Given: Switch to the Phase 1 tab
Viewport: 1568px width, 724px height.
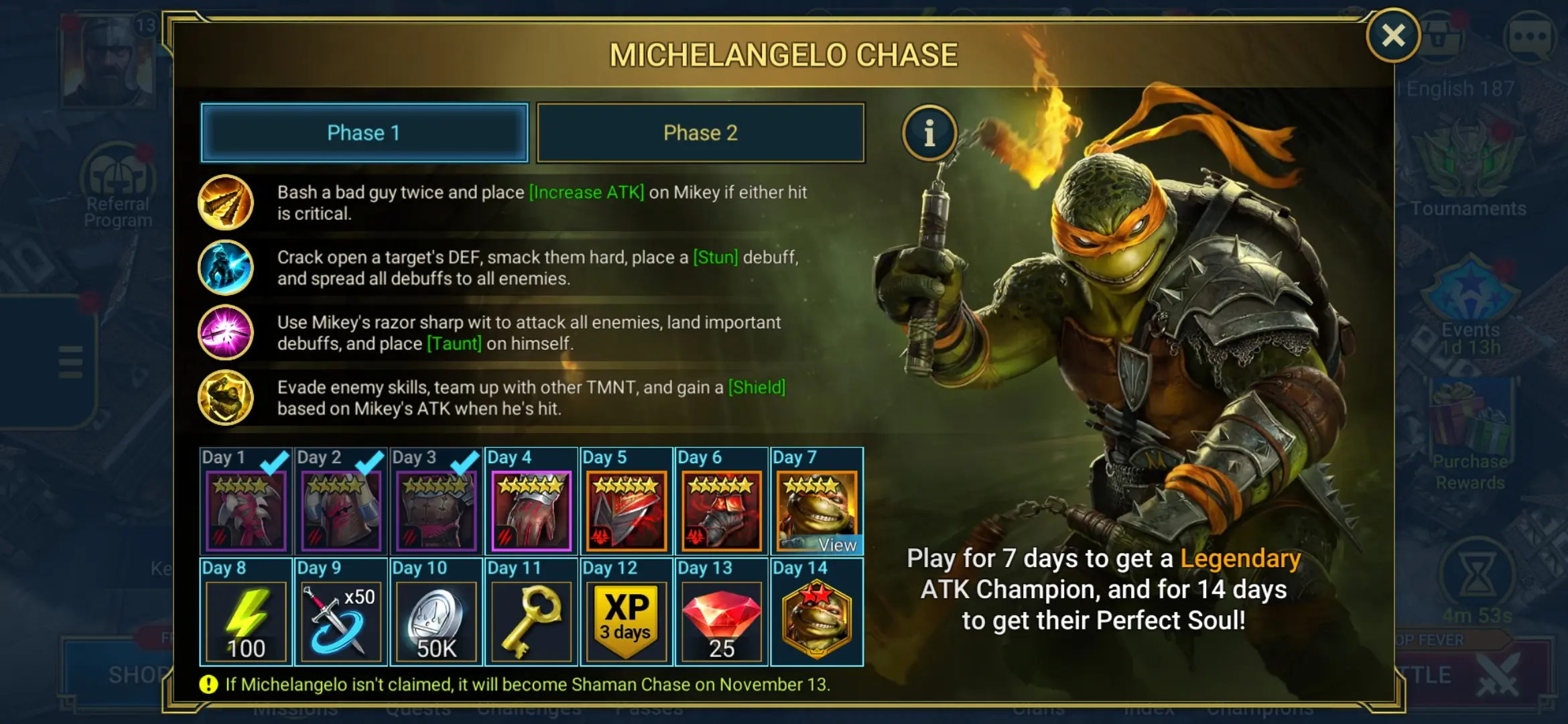Looking at the screenshot, I should (x=364, y=133).
